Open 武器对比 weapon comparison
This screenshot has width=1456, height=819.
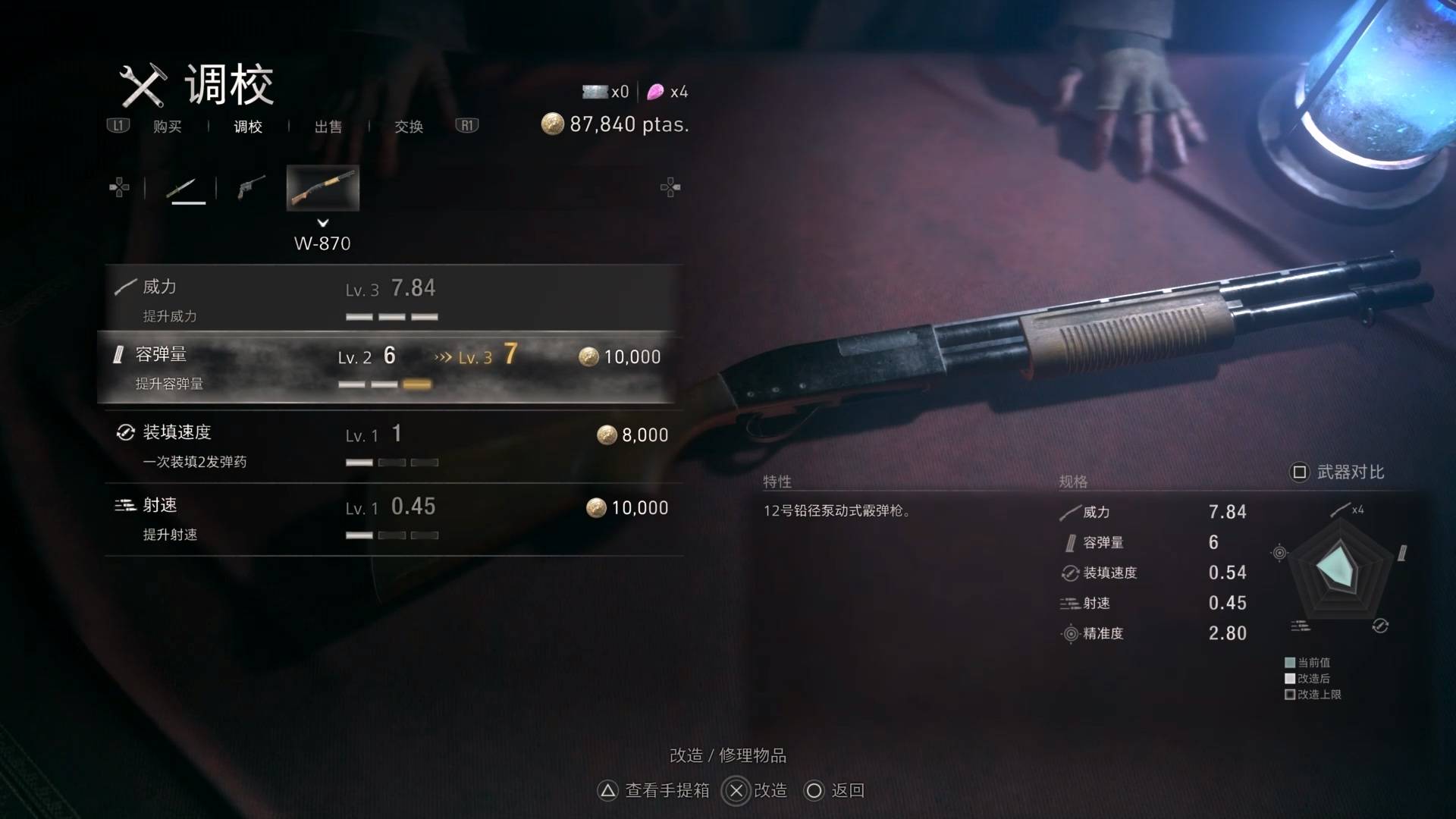pos(1338,472)
